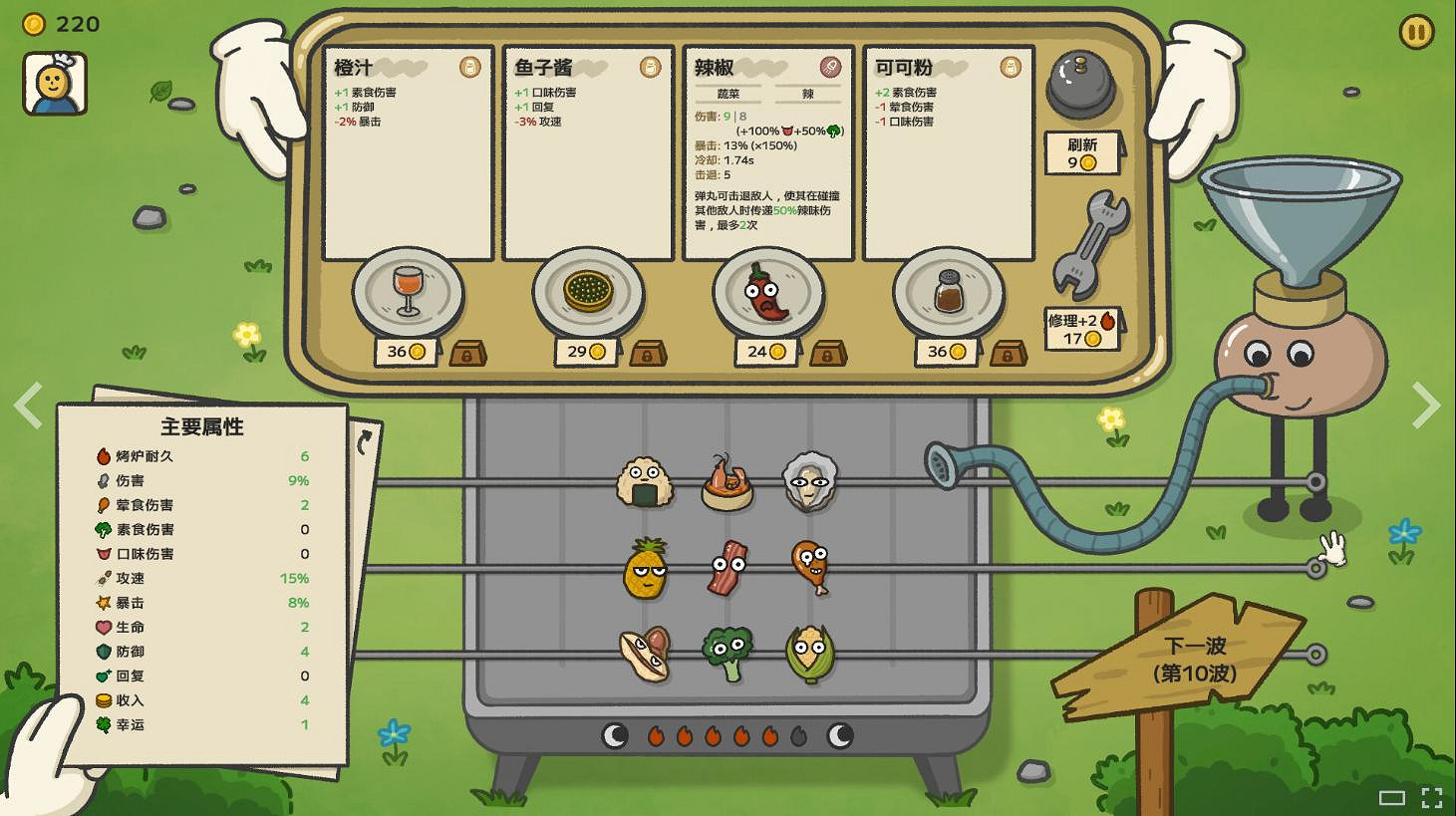Pause the game
This screenshot has width=1456, height=816.
point(1416,32)
